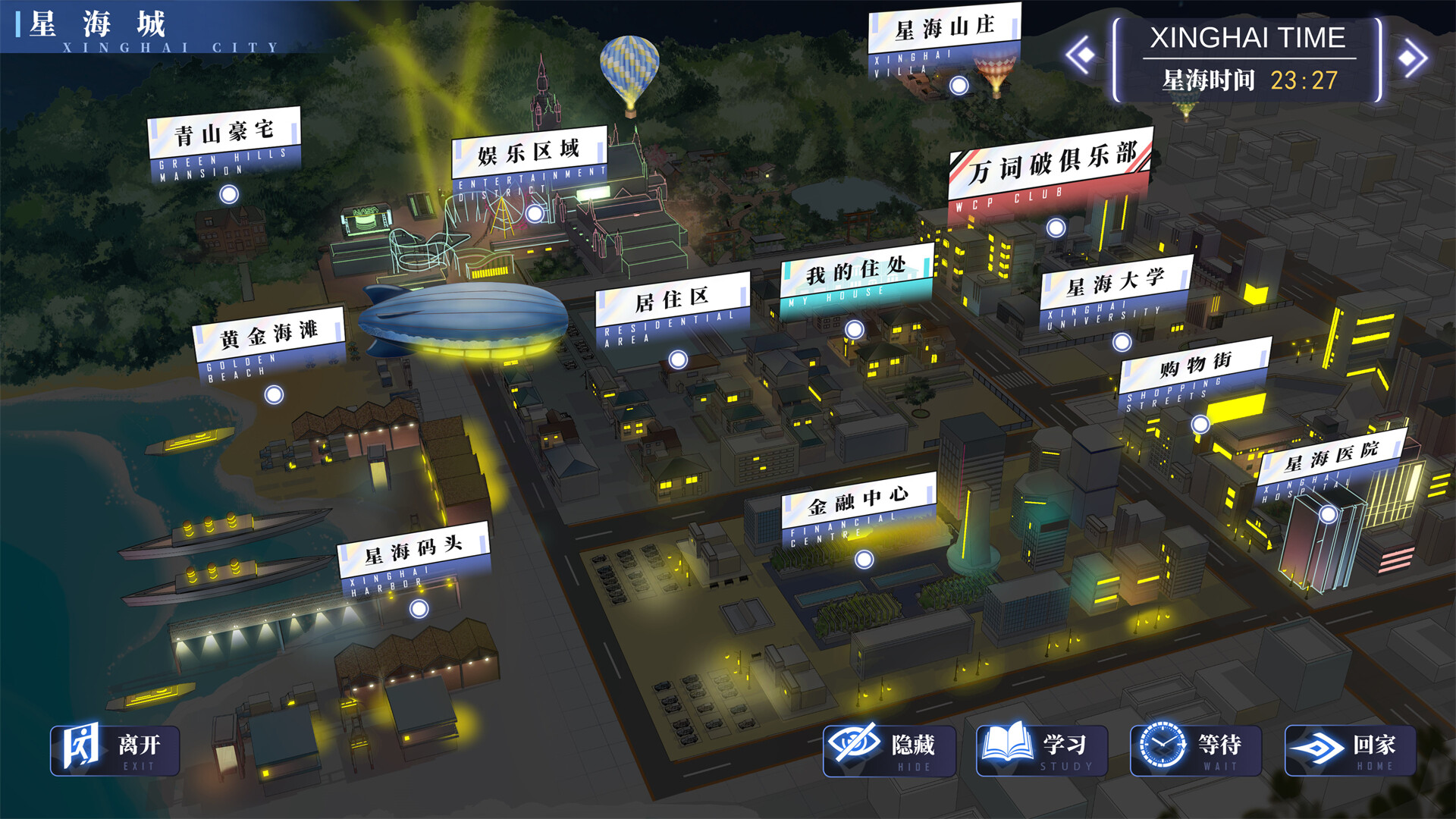This screenshot has height=819, width=1456.
Task: Select the WCP Club location marker
Action: pyautogui.click(x=1054, y=225)
